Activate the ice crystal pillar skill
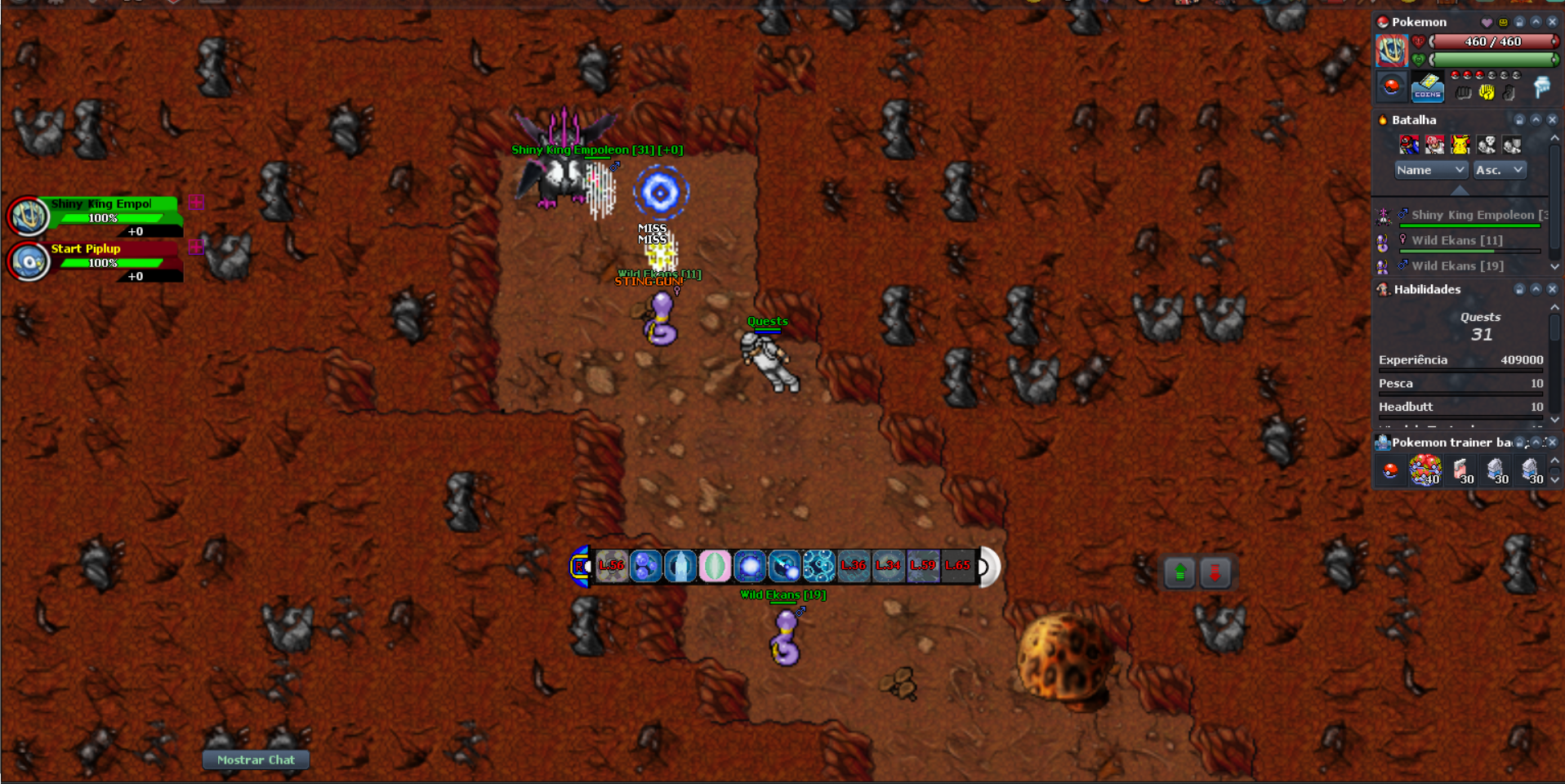This screenshot has width=1565, height=784. click(680, 566)
